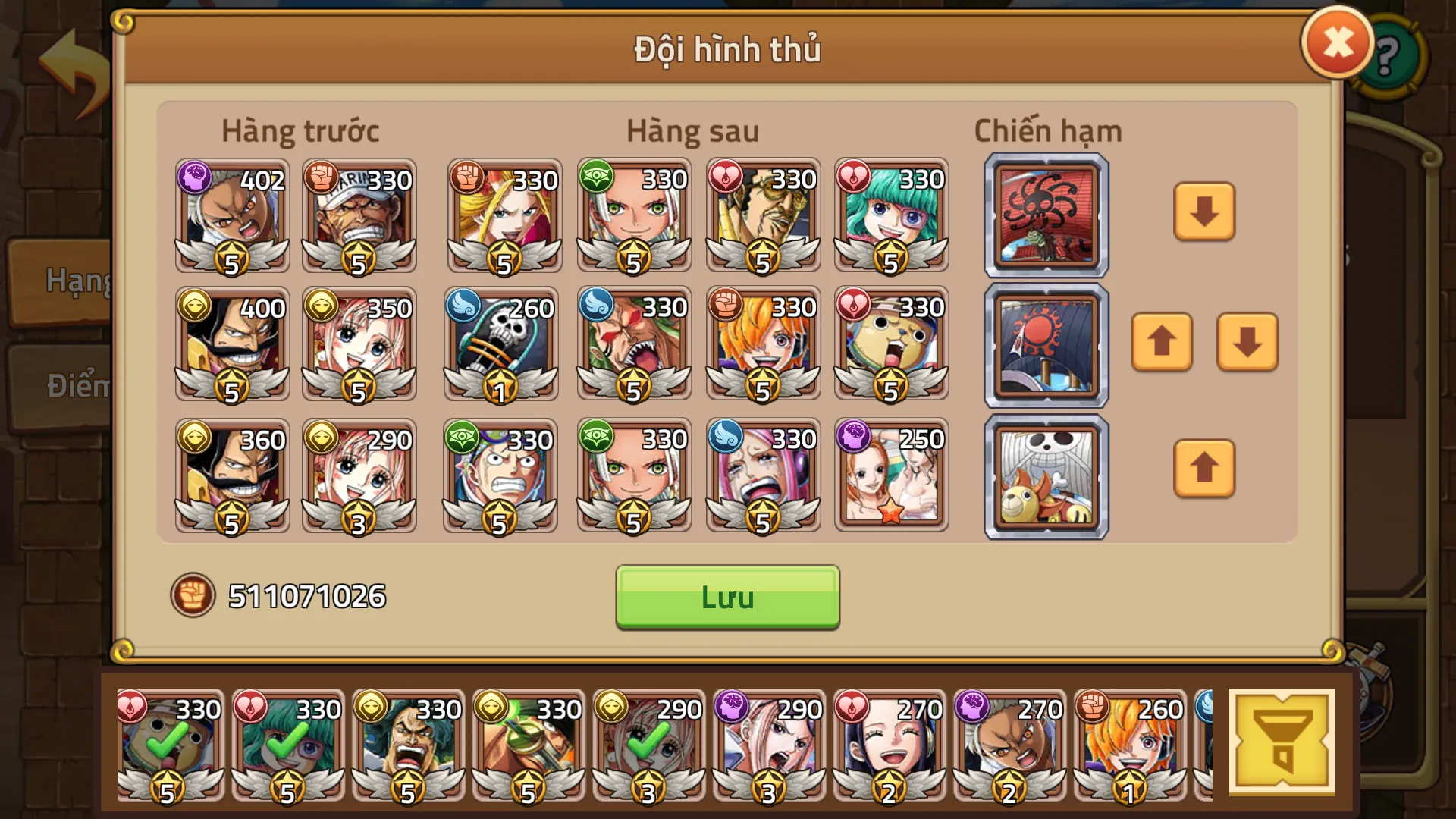The image size is (1456, 819).
Task: Move the second warship up with arrow
Action: pyautogui.click(x=1162, y=344)
